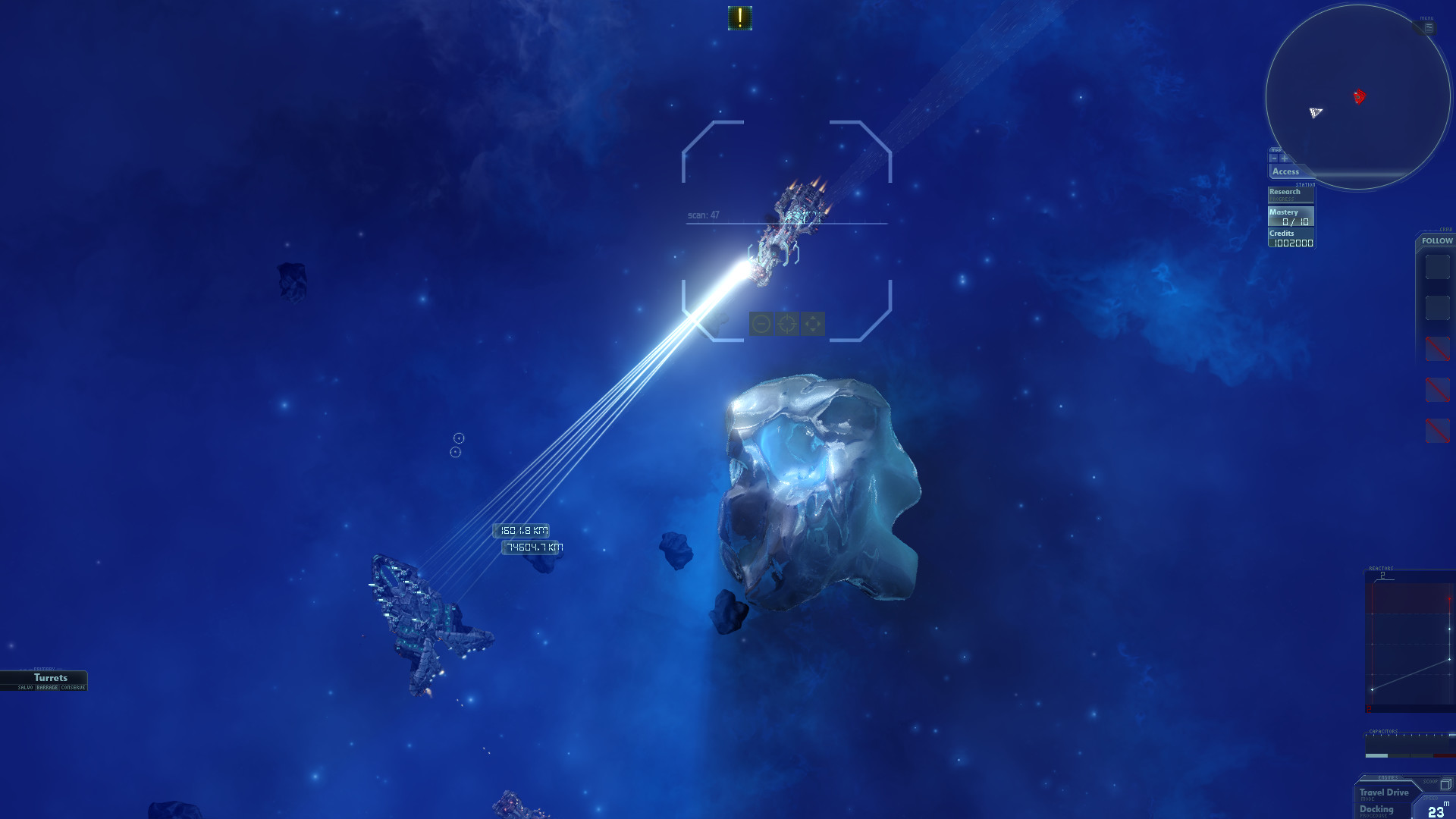Switch turrets to Salvo fire mode
Image resolution: width=1456 pixels, height=819 pixels.
pyautogui.click(x=26, y=689)
